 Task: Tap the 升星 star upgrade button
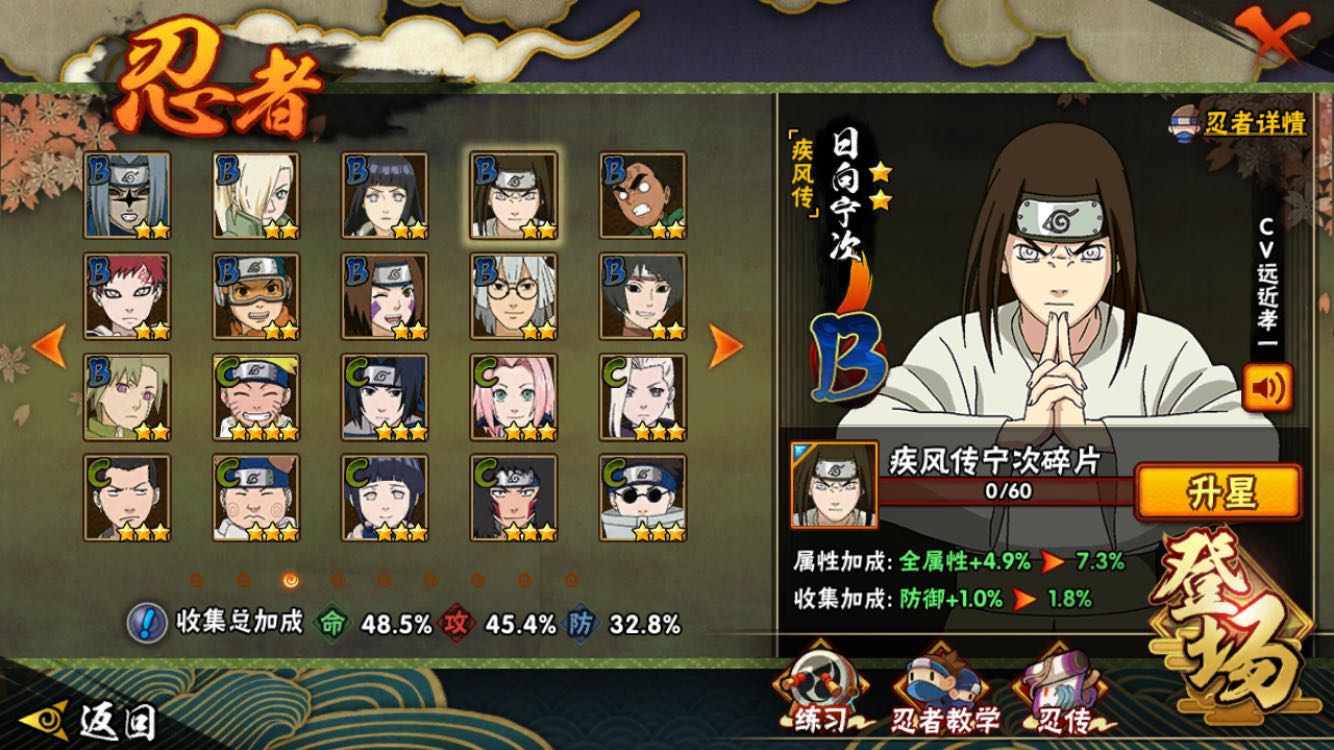pos(1219,492)
